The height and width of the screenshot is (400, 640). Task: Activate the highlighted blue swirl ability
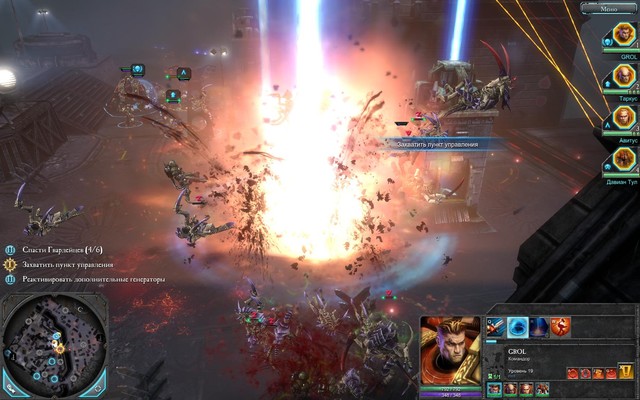pos(517,326)
